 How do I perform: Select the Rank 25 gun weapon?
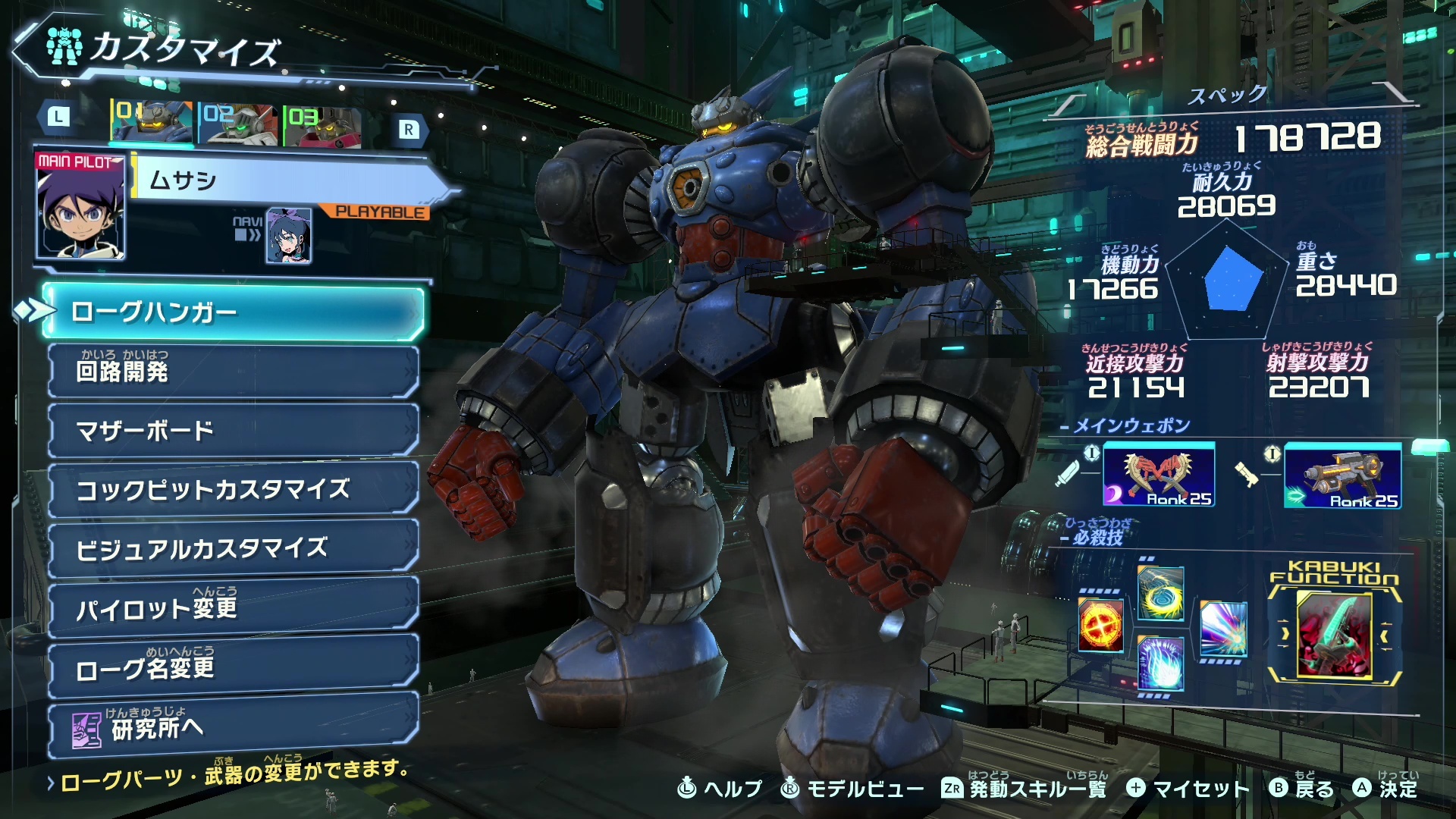coord(1341,476)
